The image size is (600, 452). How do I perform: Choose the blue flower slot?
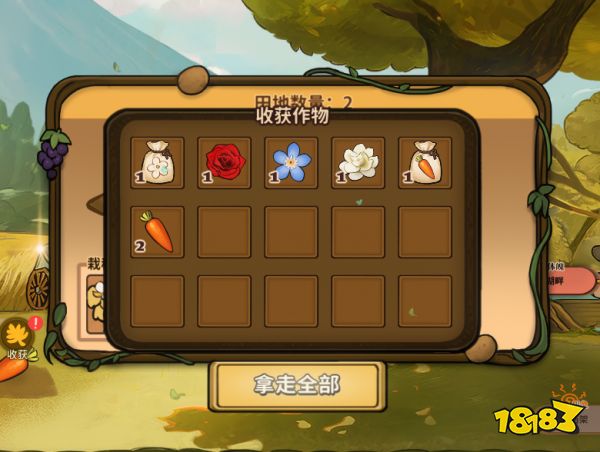pos(291,162)
